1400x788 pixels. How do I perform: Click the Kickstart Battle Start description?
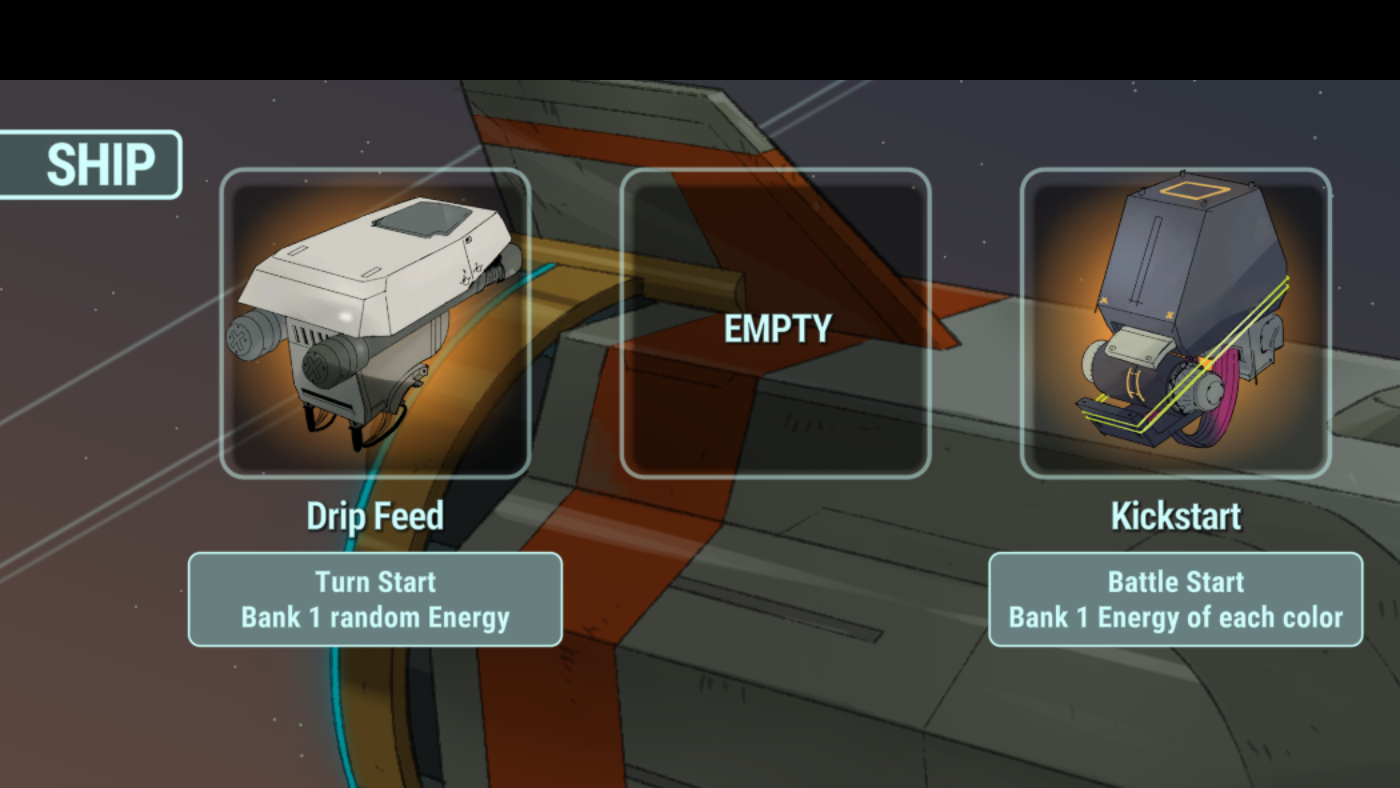[x=1175, y=599]
